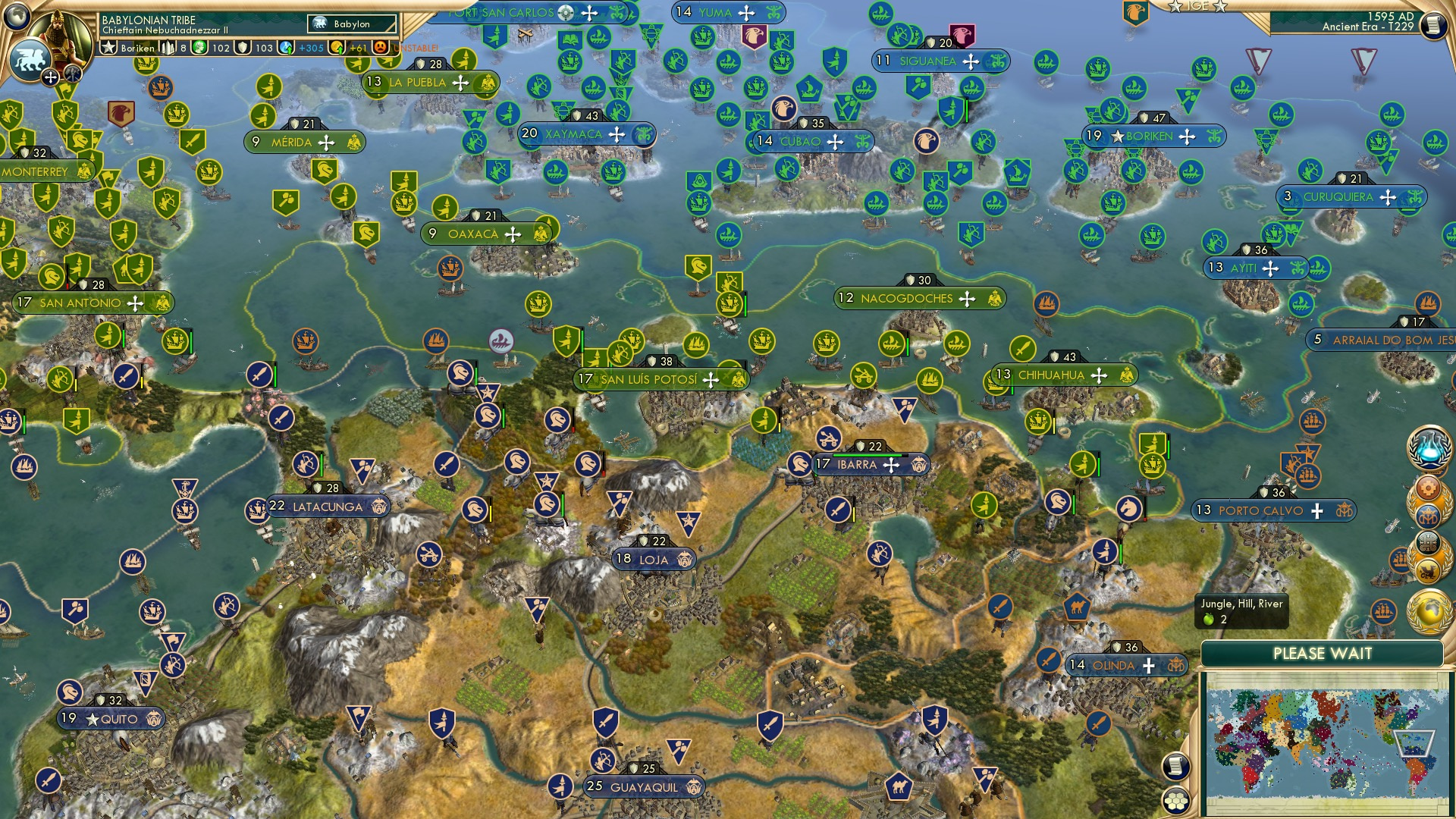Viewport: 1456px width, 819px height.
Task: Open the social policies flask medallion
Action: pyautogui.click(x=1429, y=449)
